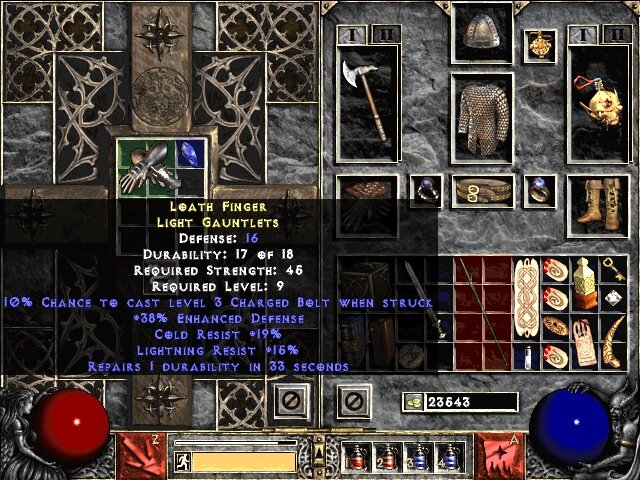Click the equipped belt slot
Image resolution: width=640 pixels, height=480 pixels.
point(482,189)
